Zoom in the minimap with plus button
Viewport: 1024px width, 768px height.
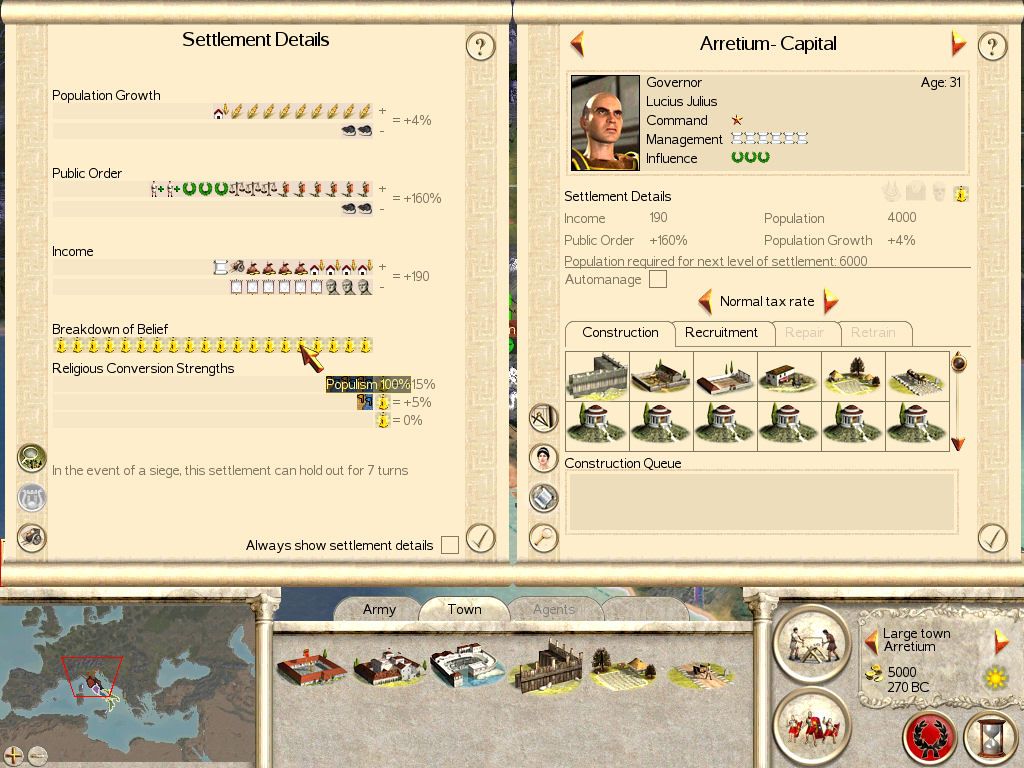(x=13, y=755)
